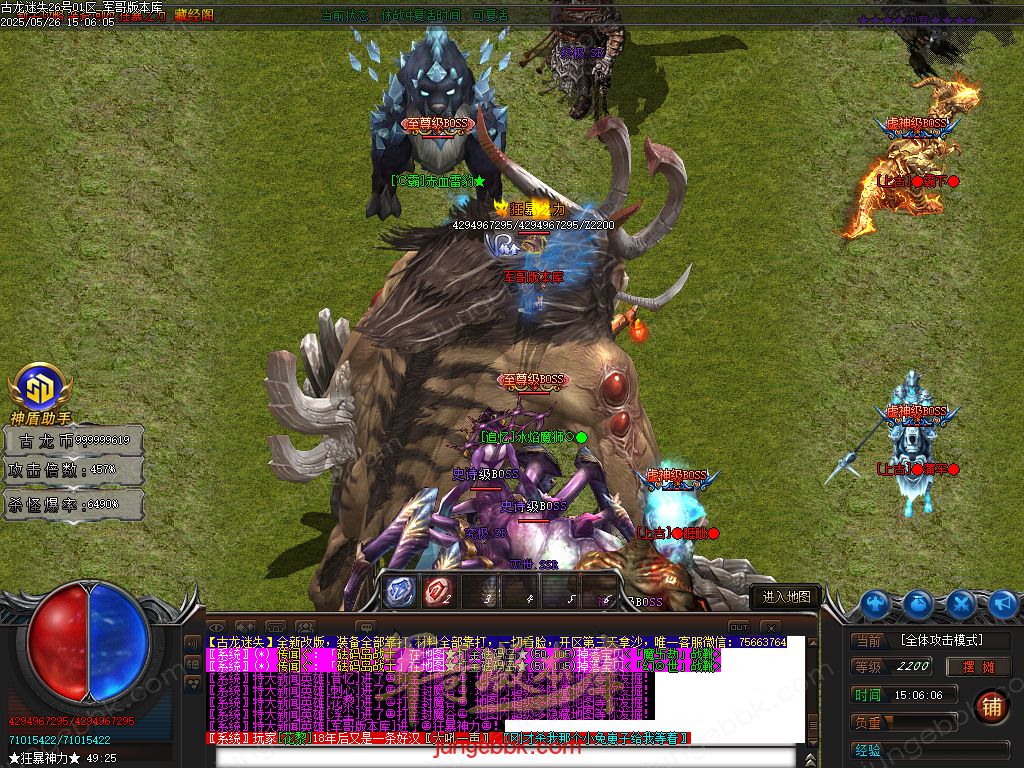Toggle the sound icon left of chat
The image size is (1024, 768).
(193, 641)
